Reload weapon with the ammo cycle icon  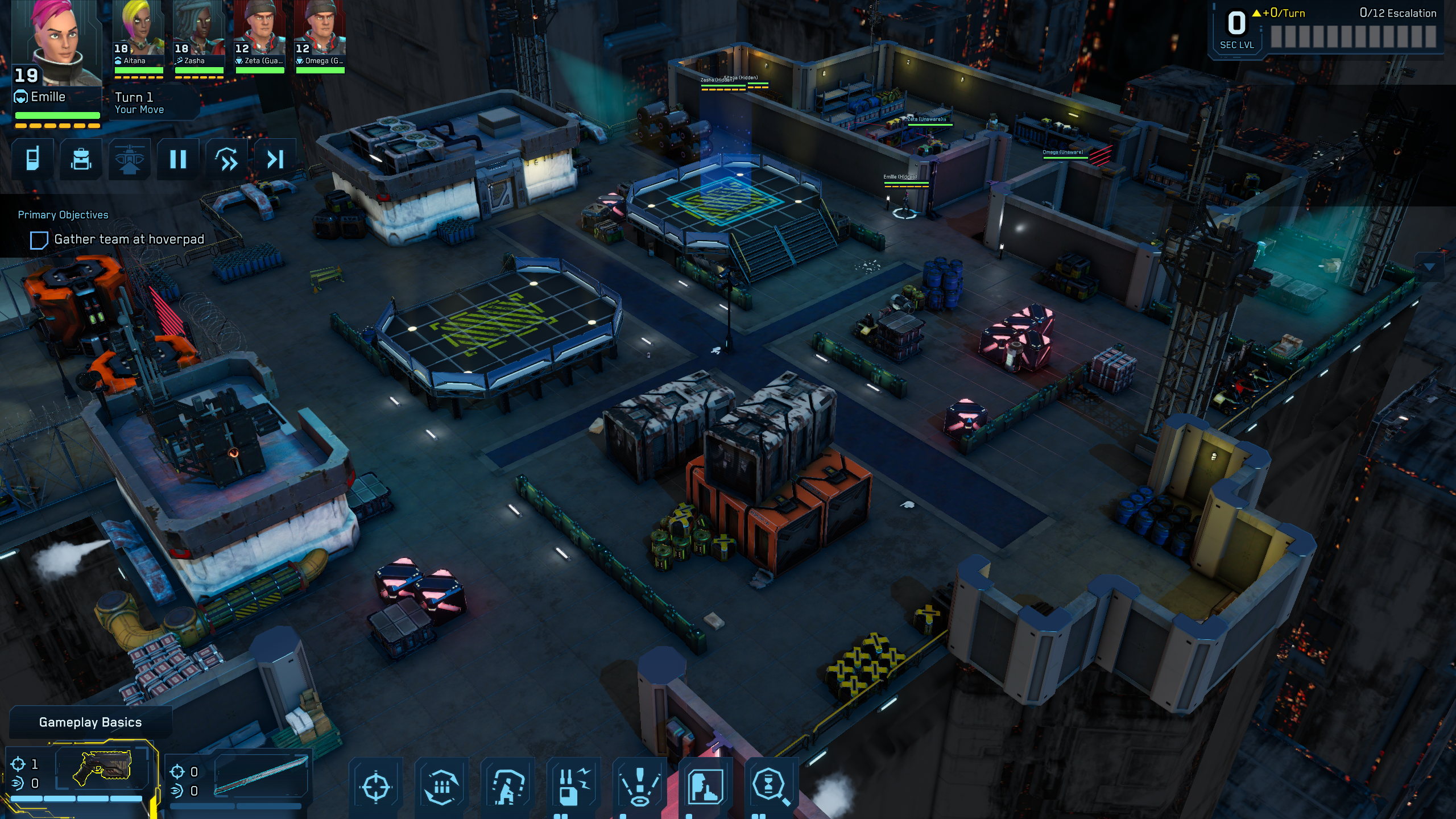(442, 787)
